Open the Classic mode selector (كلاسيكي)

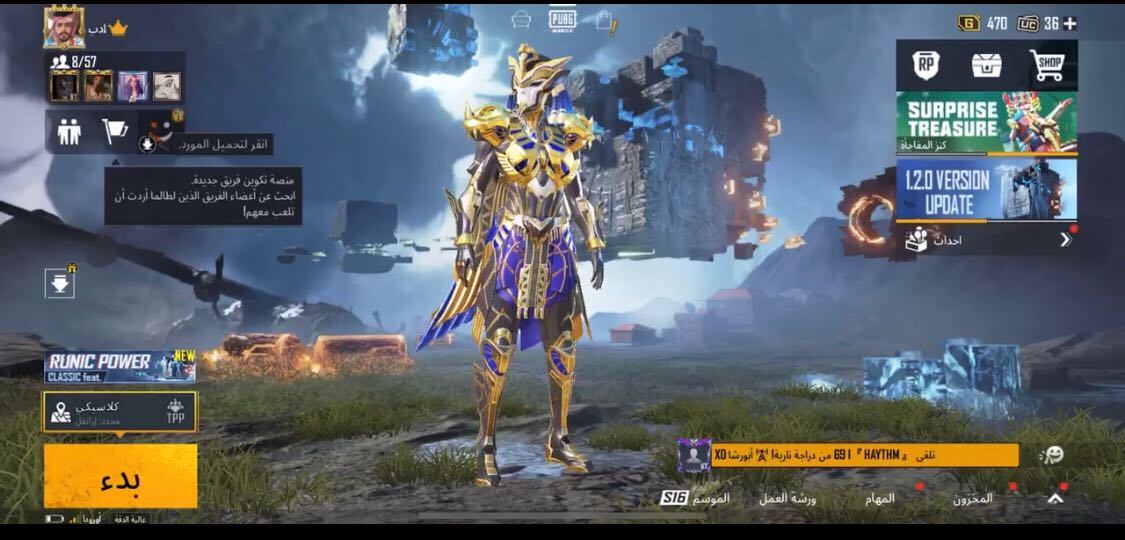120,411
